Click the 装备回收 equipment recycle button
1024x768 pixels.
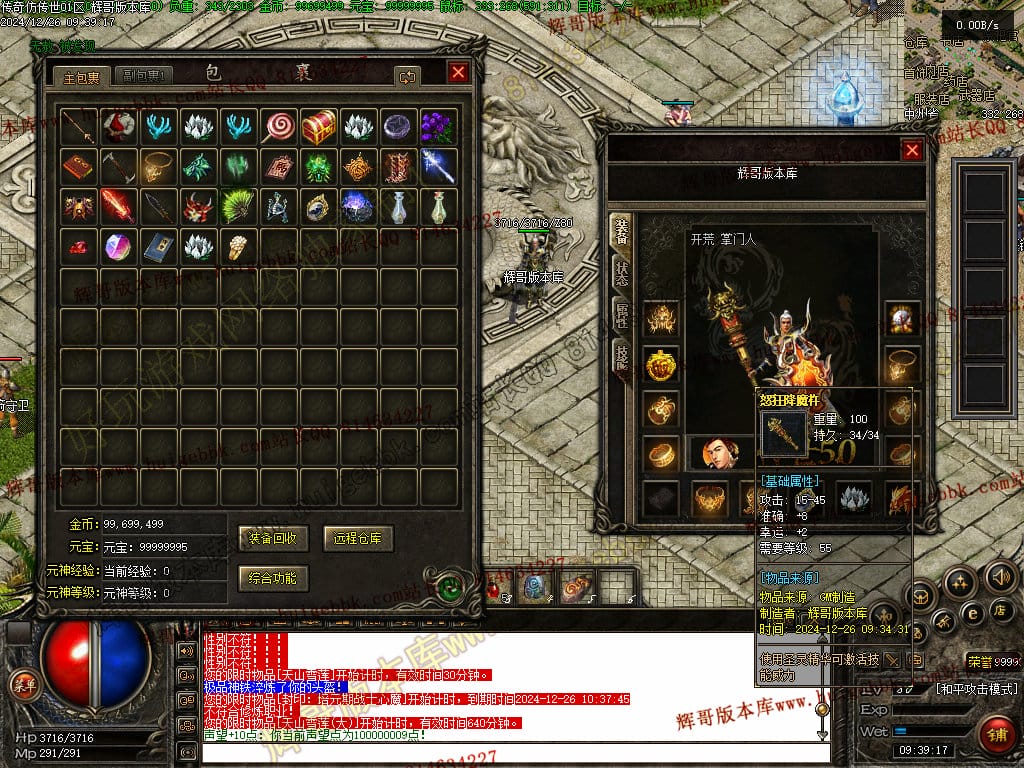273,538
